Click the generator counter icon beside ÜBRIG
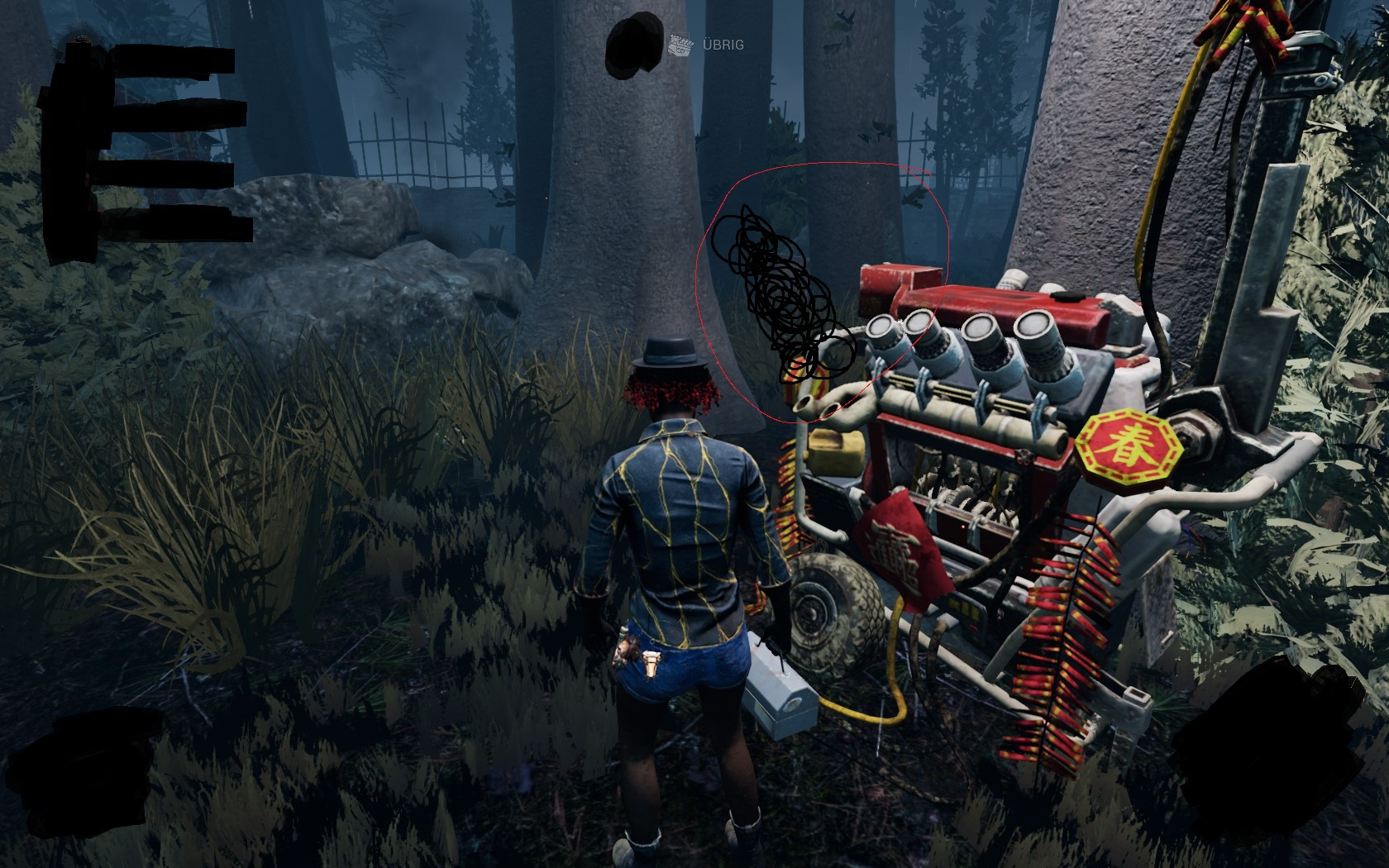The image size is (1389, 868). tap(680, 45)
